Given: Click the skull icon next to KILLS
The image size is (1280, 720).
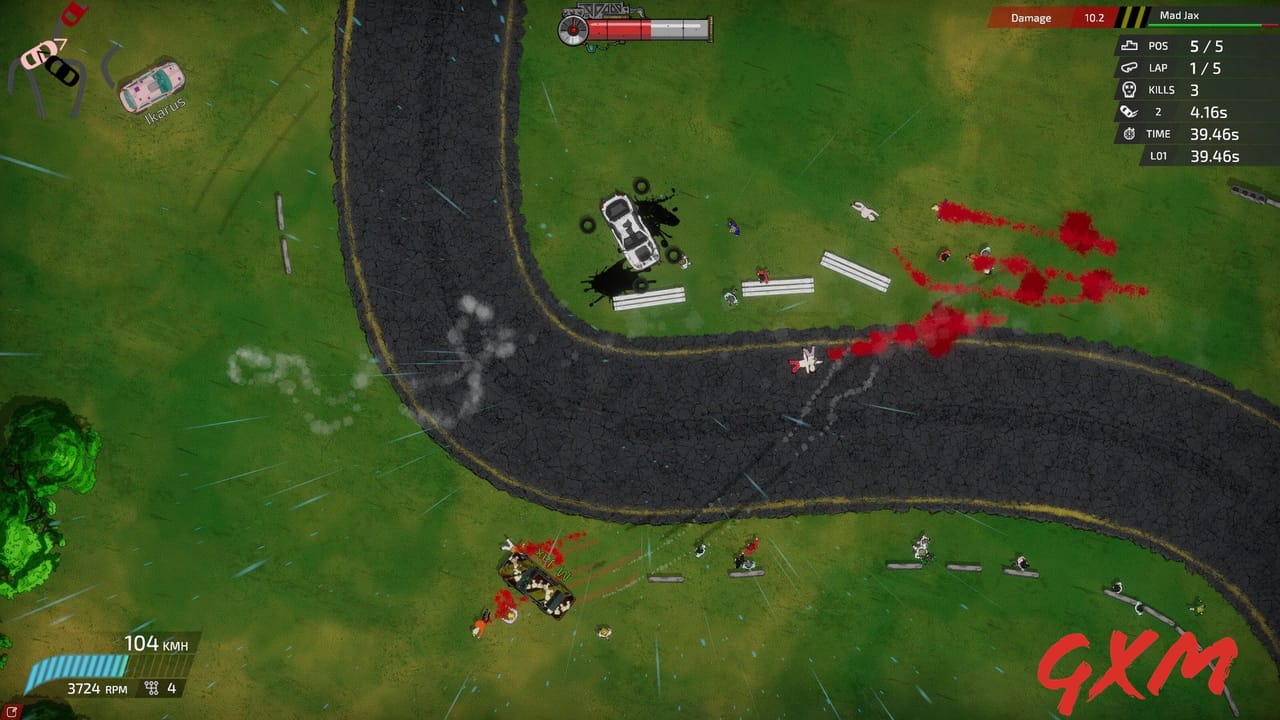Looking at the screenshot, I should (x=1129, y=89).
